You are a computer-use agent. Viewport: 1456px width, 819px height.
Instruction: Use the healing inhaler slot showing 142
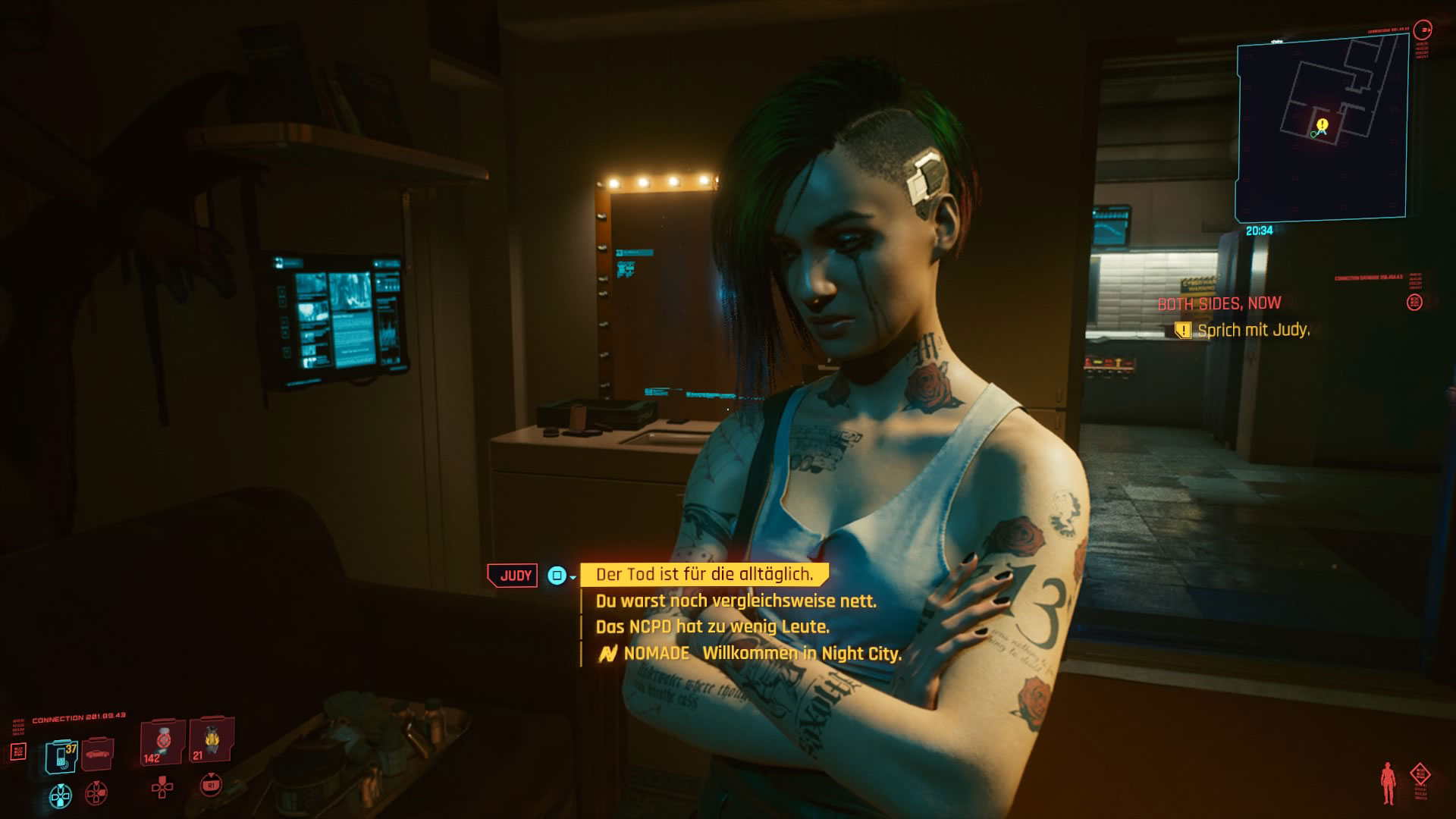(162, 742)
